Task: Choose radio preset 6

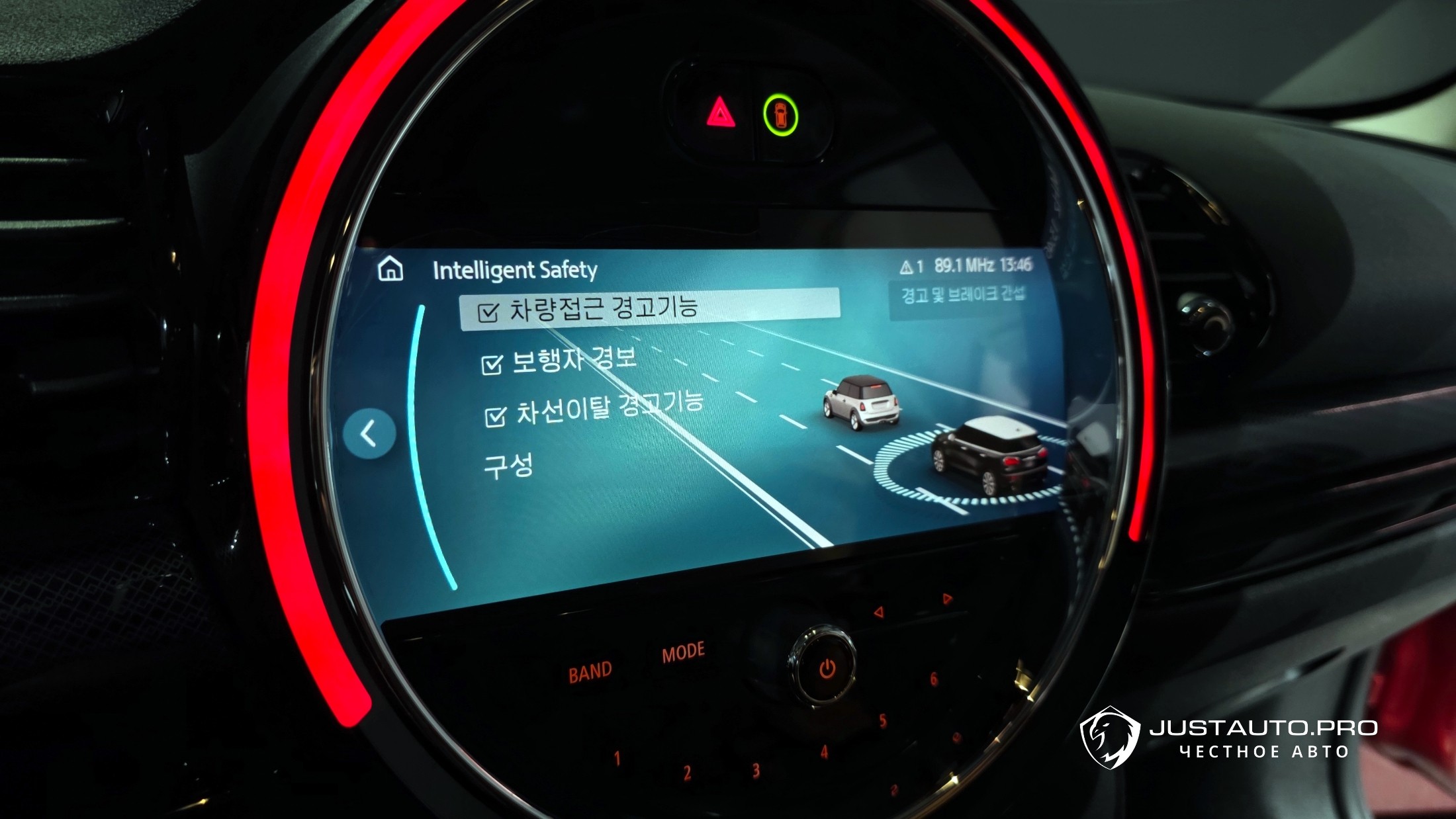Action: [933, 679]
